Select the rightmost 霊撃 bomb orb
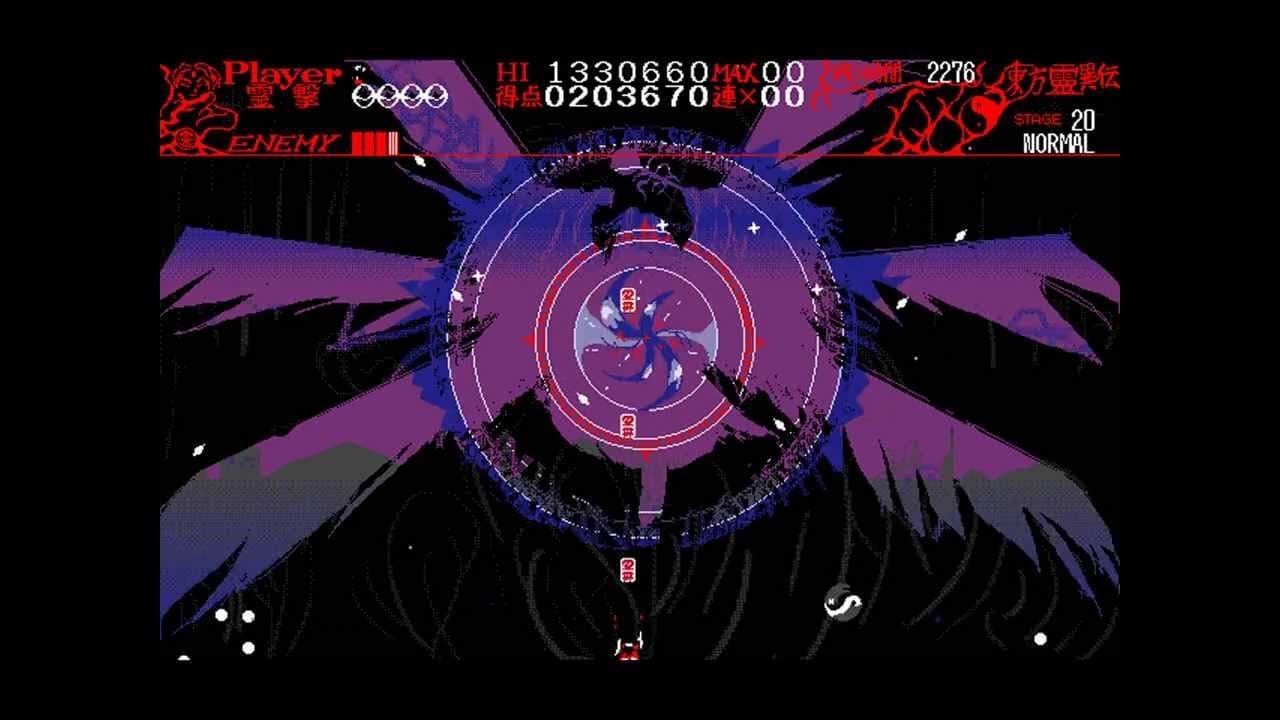Viewport: 1280px width, 720px height. pos(437,95)
